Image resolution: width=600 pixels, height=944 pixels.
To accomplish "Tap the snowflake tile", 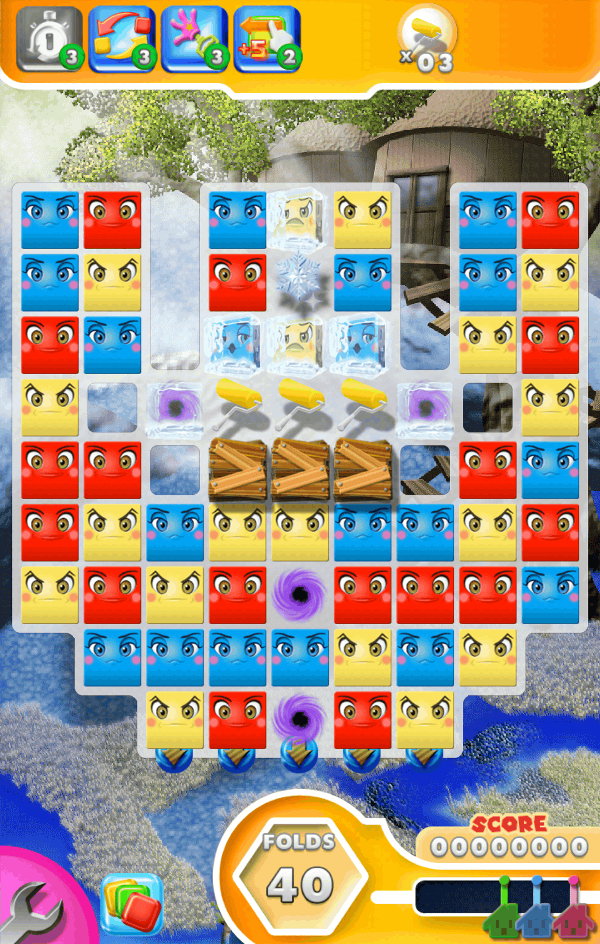I will click(300, 274).
